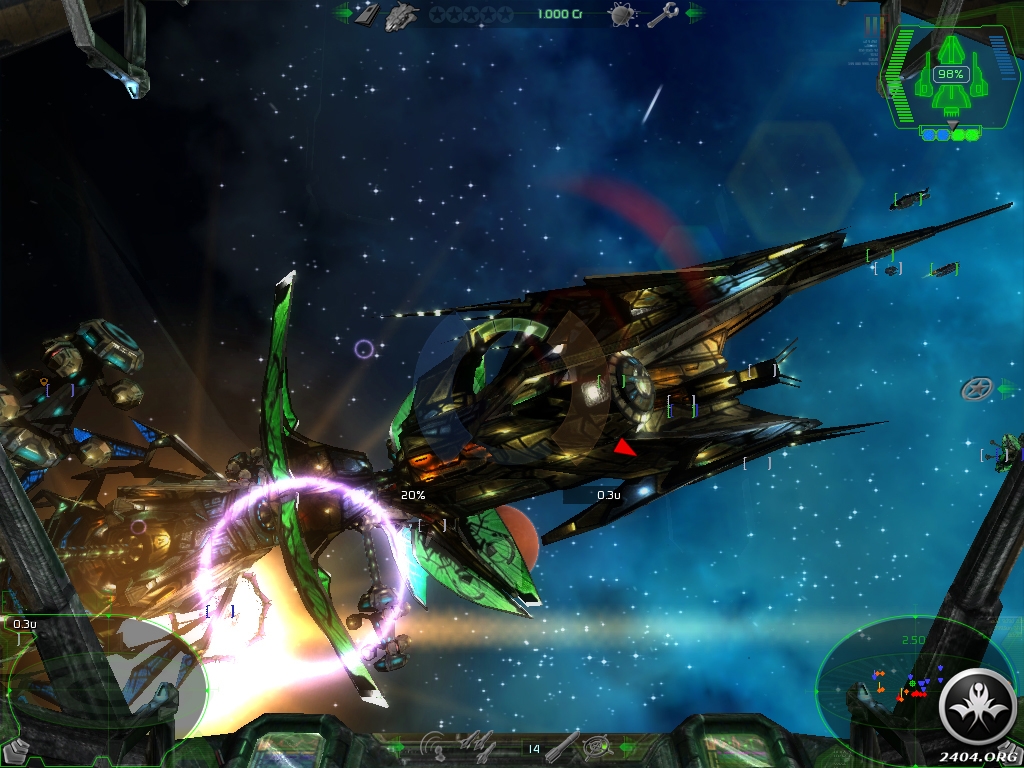The image size is (1024, 768).
Task: Open the logbook icon in top bar
Action: point(367,14)
